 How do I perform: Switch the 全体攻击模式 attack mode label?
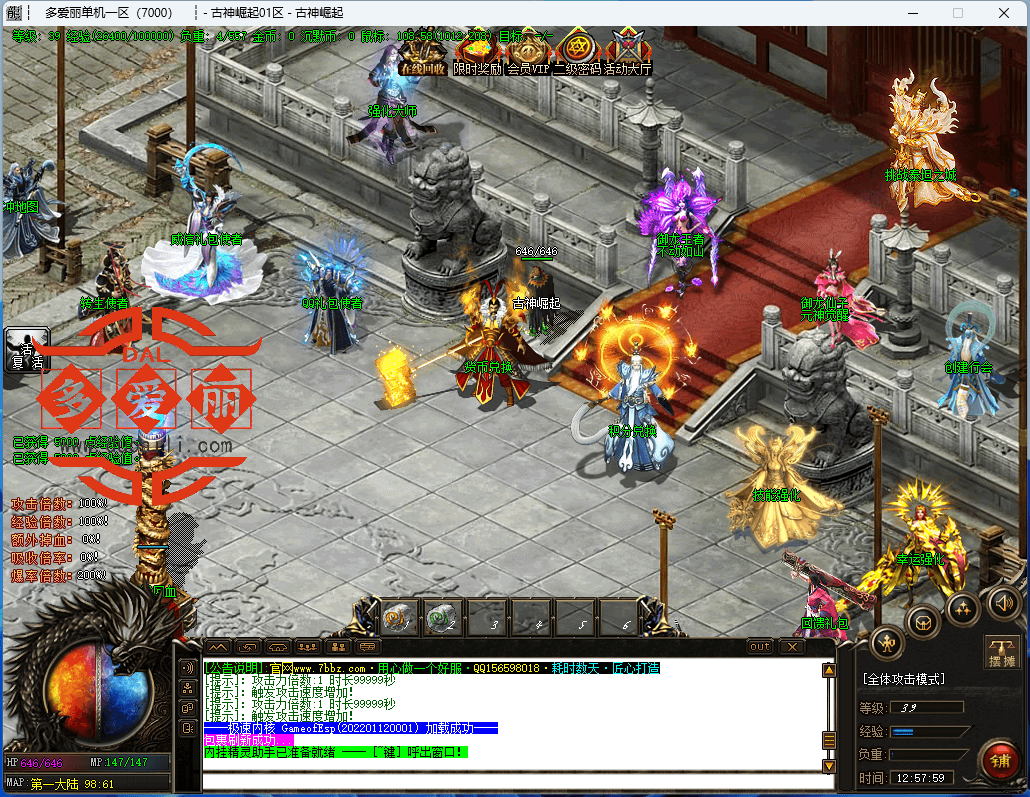pos(903,679)
